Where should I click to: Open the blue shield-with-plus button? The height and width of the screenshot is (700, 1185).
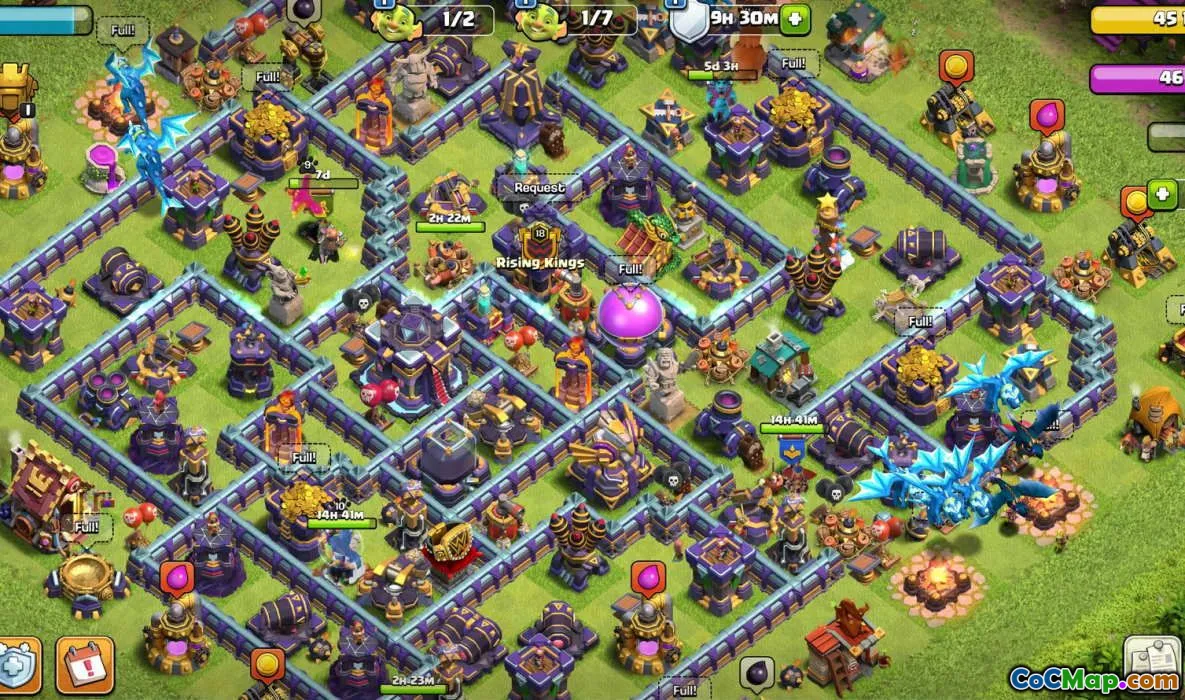point(17,665)
